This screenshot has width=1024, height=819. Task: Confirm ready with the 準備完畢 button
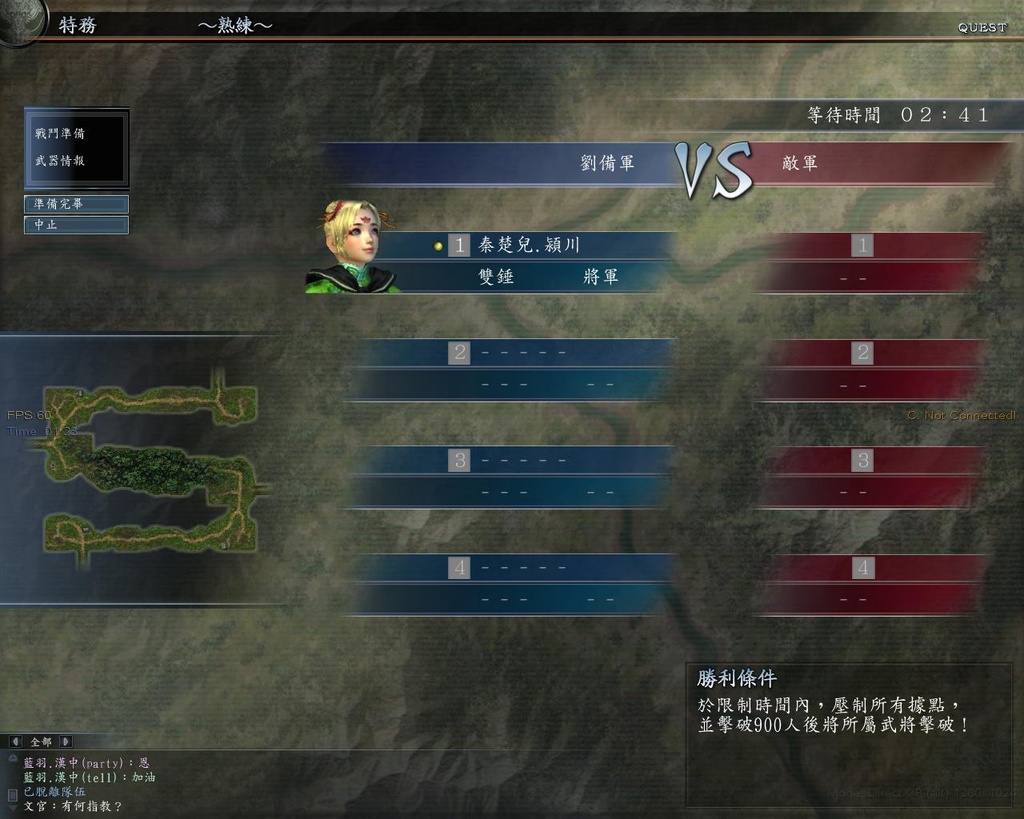point(76,204)
